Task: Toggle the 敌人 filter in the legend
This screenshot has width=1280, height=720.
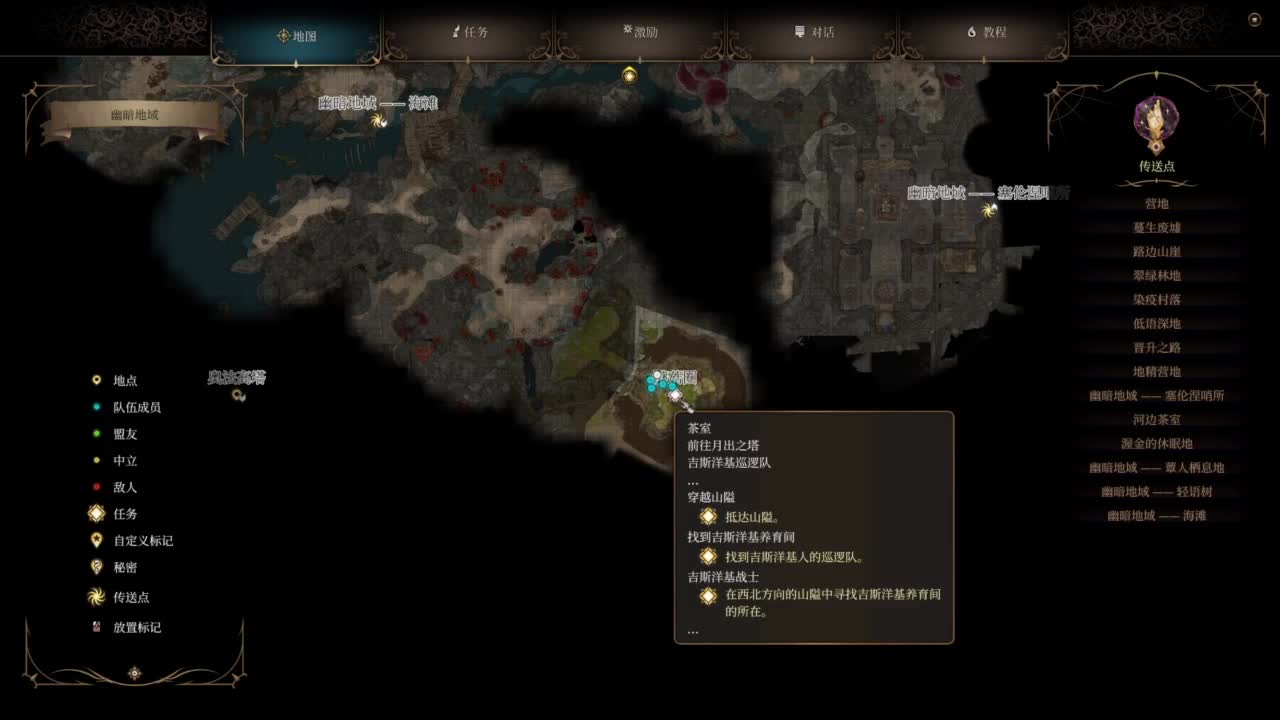Action: coord(96,487)
